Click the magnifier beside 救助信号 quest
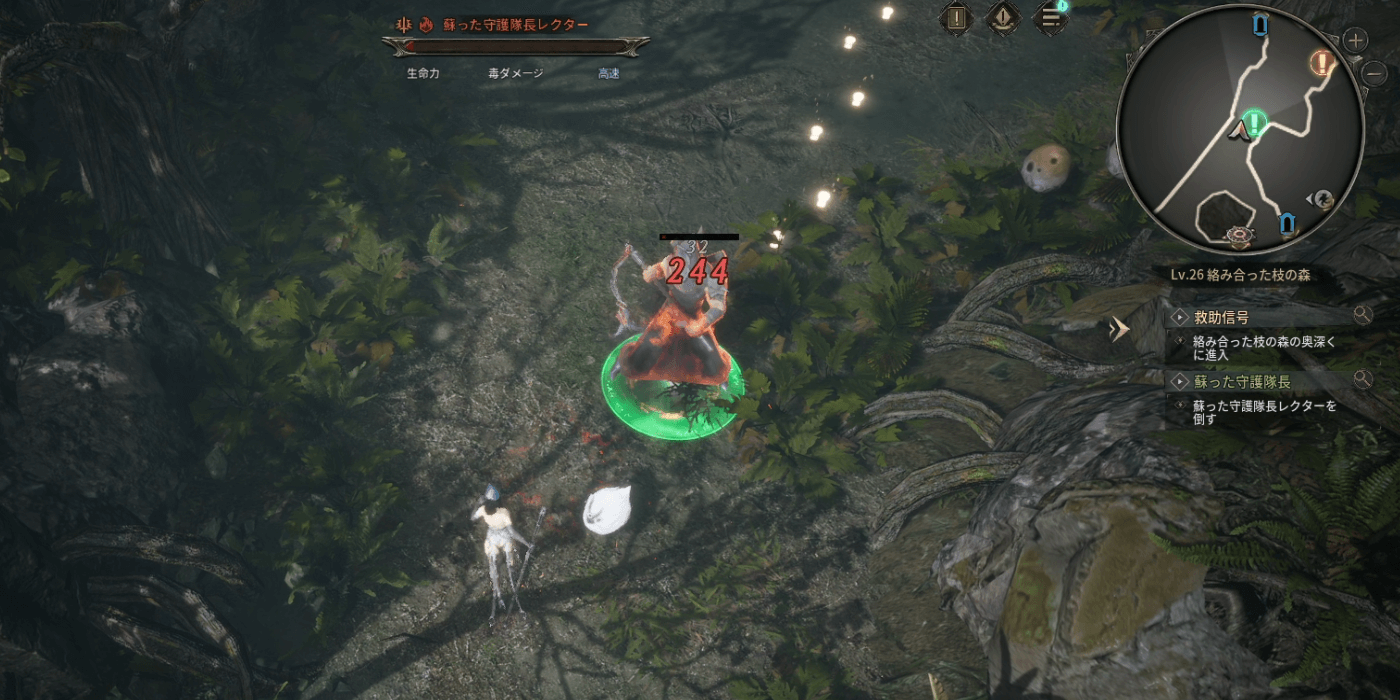 click(1362, 316)
